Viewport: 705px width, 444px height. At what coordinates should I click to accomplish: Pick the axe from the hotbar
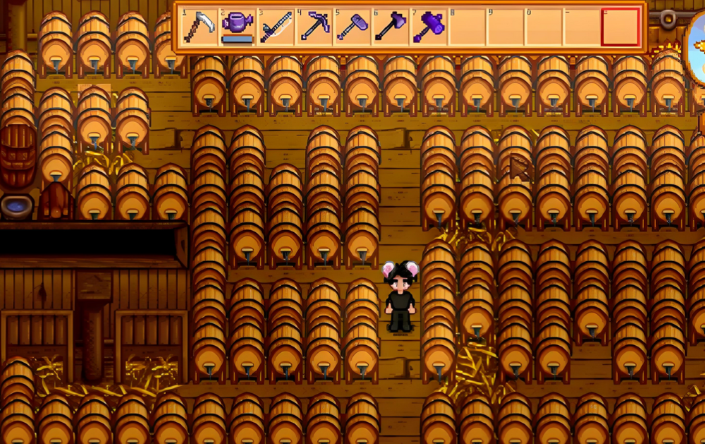[390, 27]
